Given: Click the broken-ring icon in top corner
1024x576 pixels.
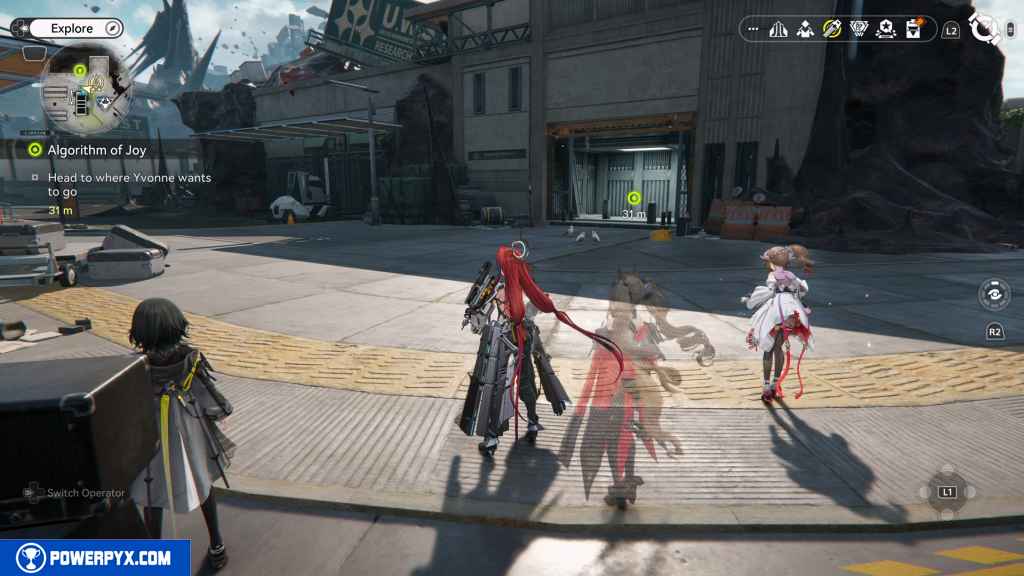Looking at the screenshot, I should pos(986,29).
